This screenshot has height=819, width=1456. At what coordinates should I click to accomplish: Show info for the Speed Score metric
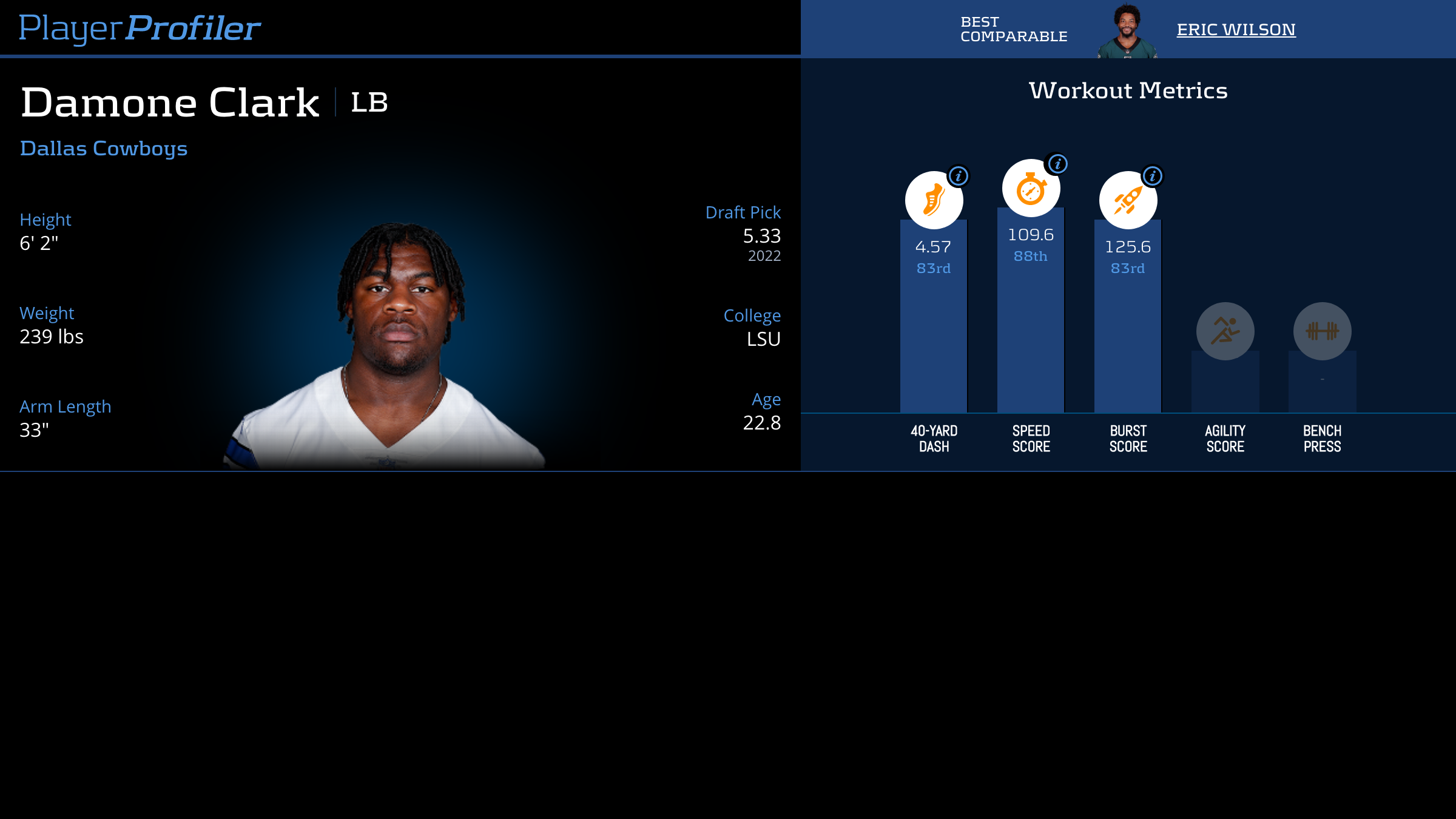[x=1057, y=164]
